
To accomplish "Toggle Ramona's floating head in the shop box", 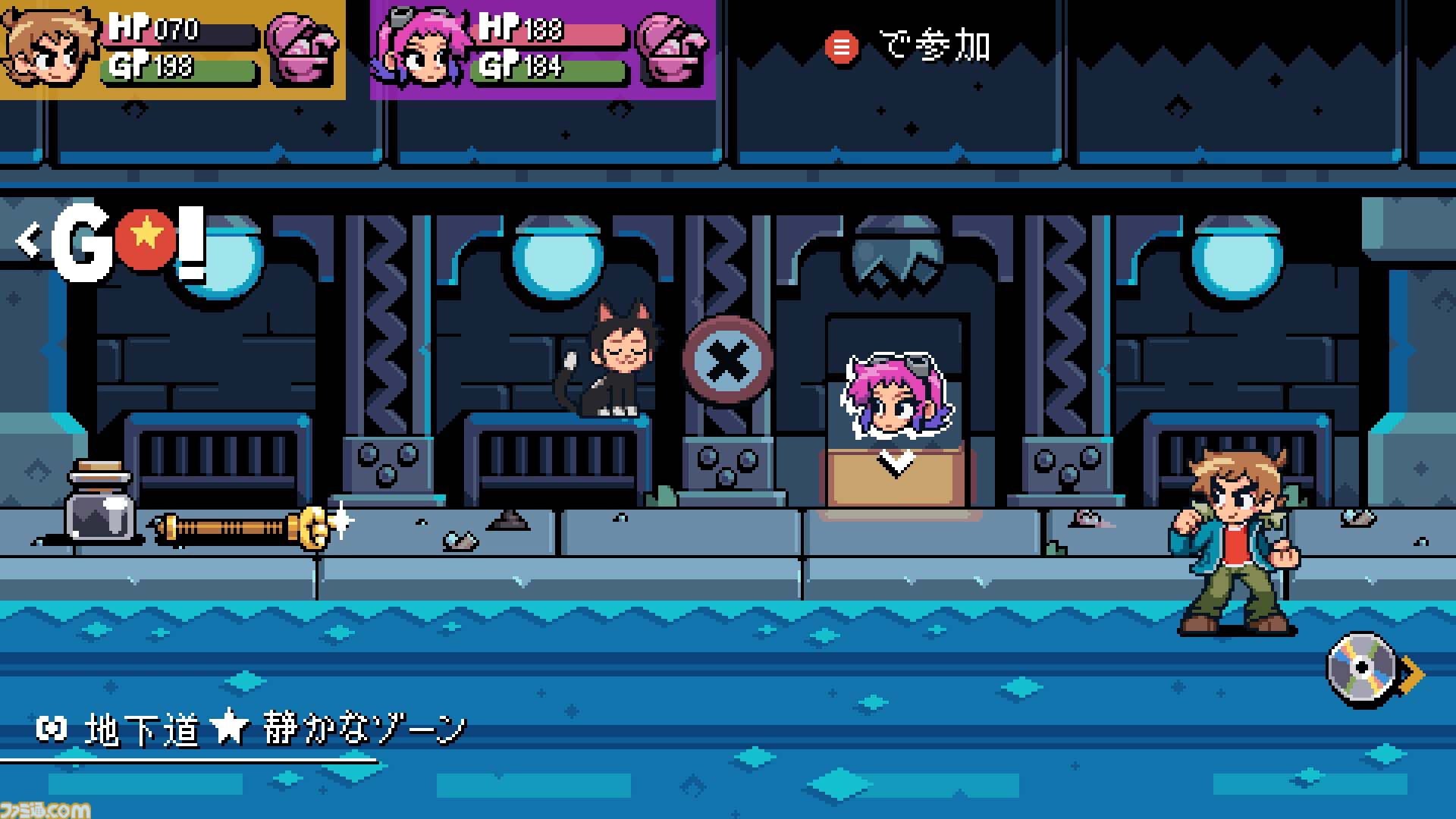I will (895, 394).
